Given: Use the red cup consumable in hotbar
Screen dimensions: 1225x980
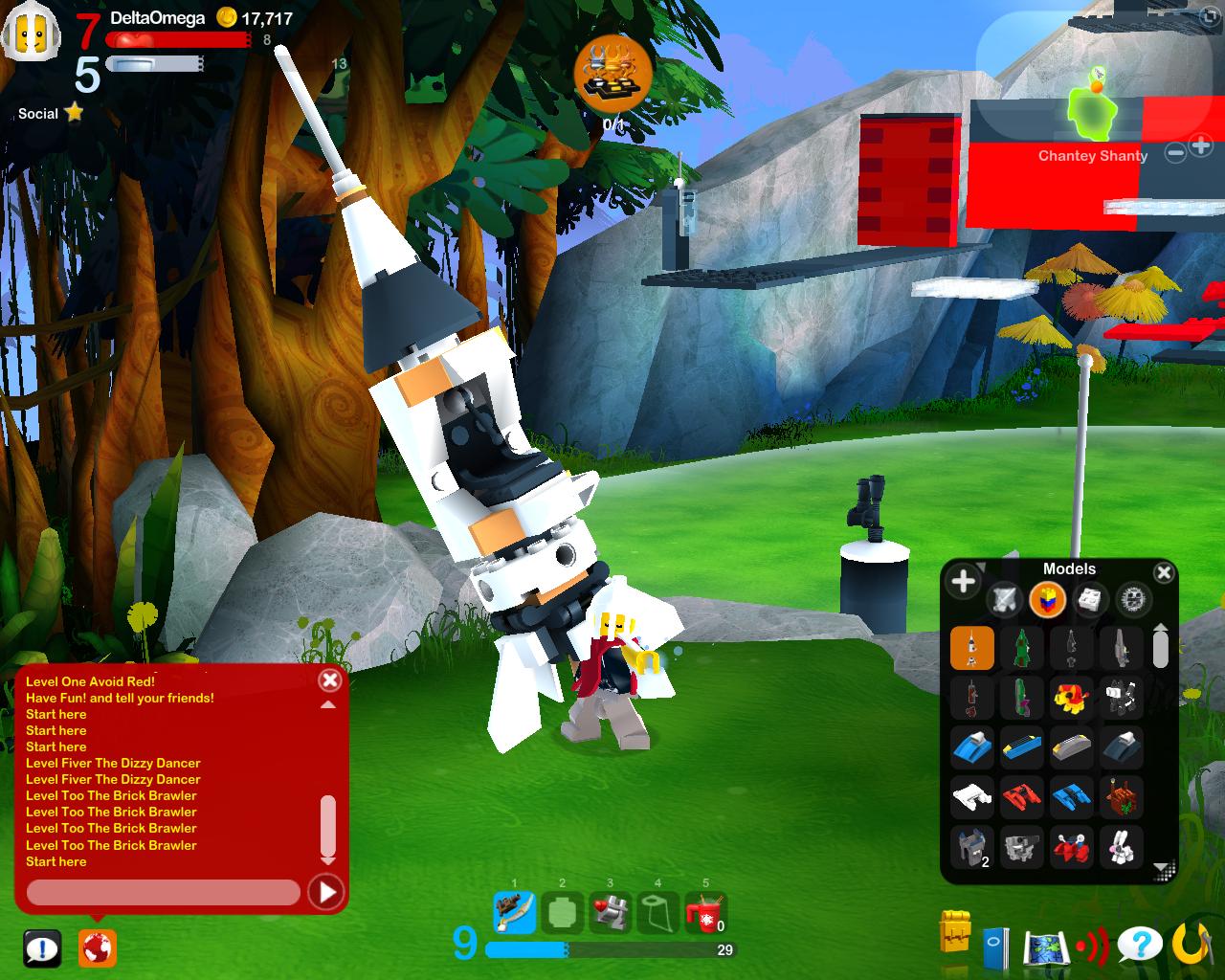Looking at the screenshot, I should (705, 912).
